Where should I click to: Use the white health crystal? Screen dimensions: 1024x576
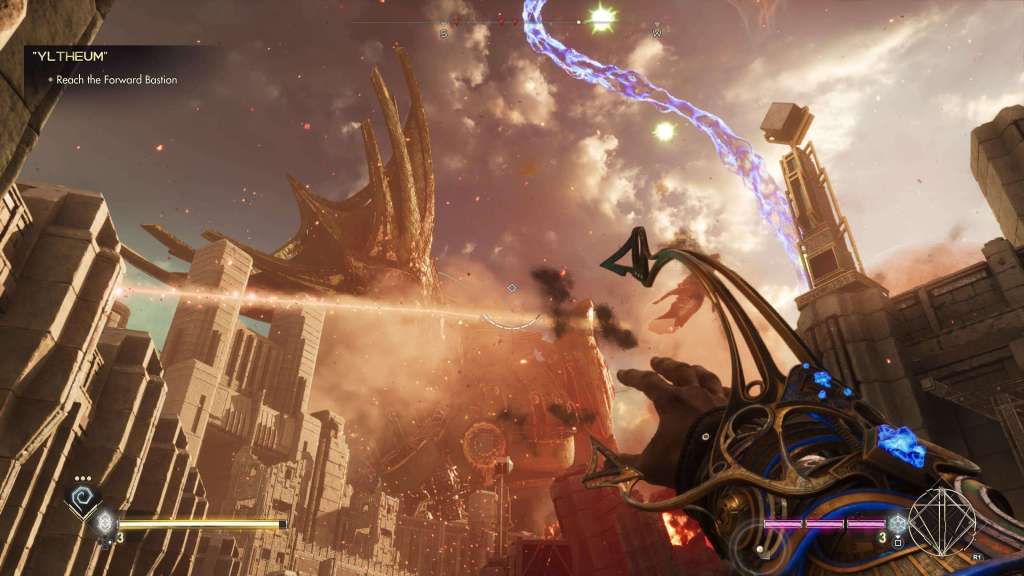(104, 521)
